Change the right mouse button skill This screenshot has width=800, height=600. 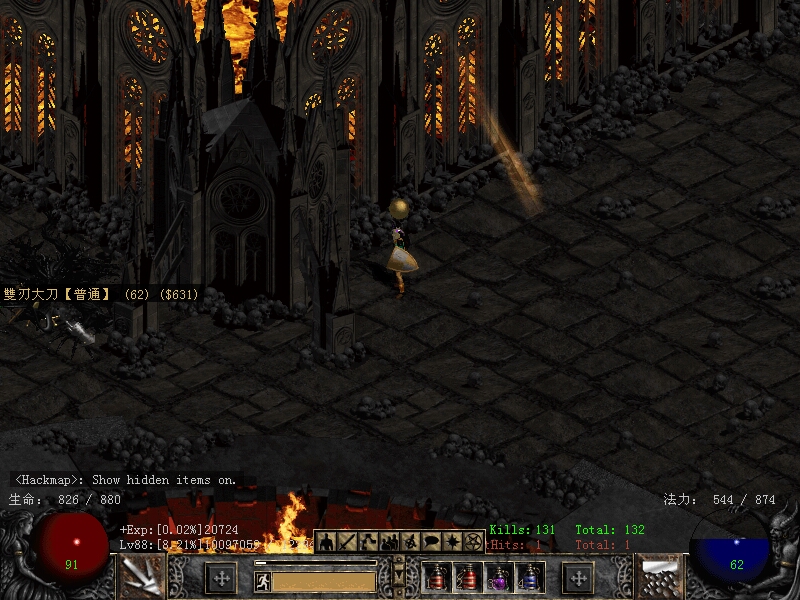pyautogui.click(x=659, y=577)
